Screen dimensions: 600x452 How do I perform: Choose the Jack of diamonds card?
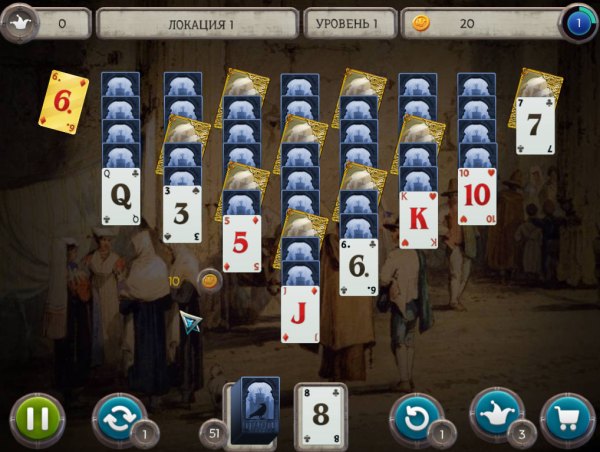coord(300,314)
